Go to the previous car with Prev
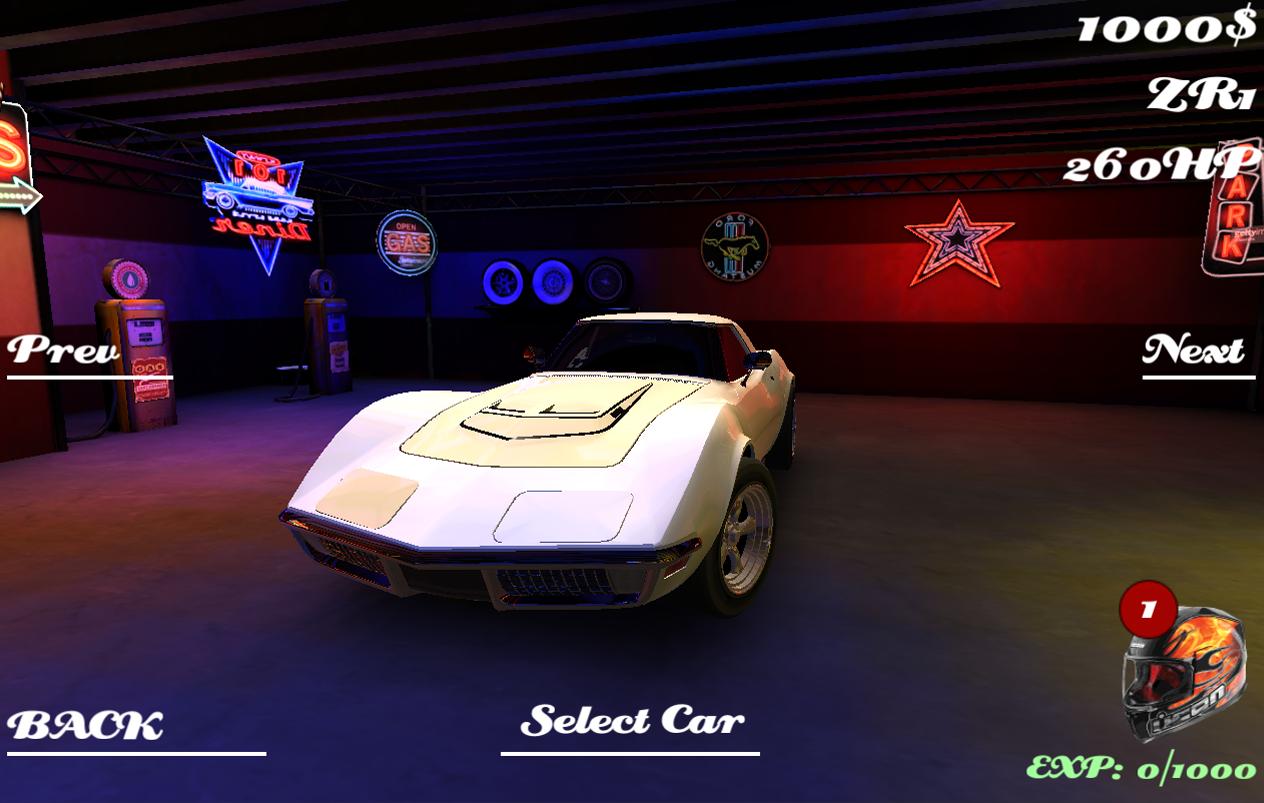The image size is (1264, 803). (64, 351)
